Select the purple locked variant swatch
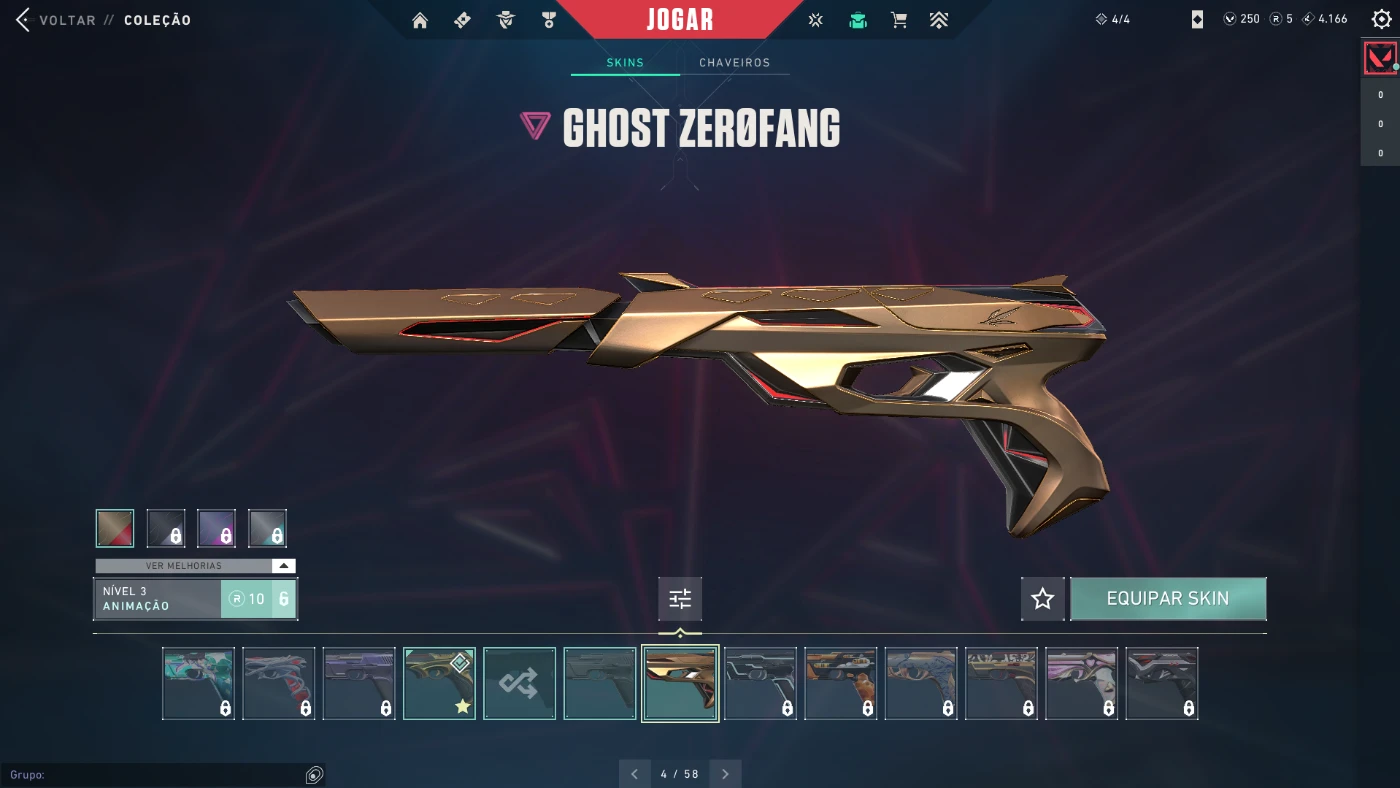The height and width of the screenshot is (788, 1400). pyautogui.click(x=217, y=528)
